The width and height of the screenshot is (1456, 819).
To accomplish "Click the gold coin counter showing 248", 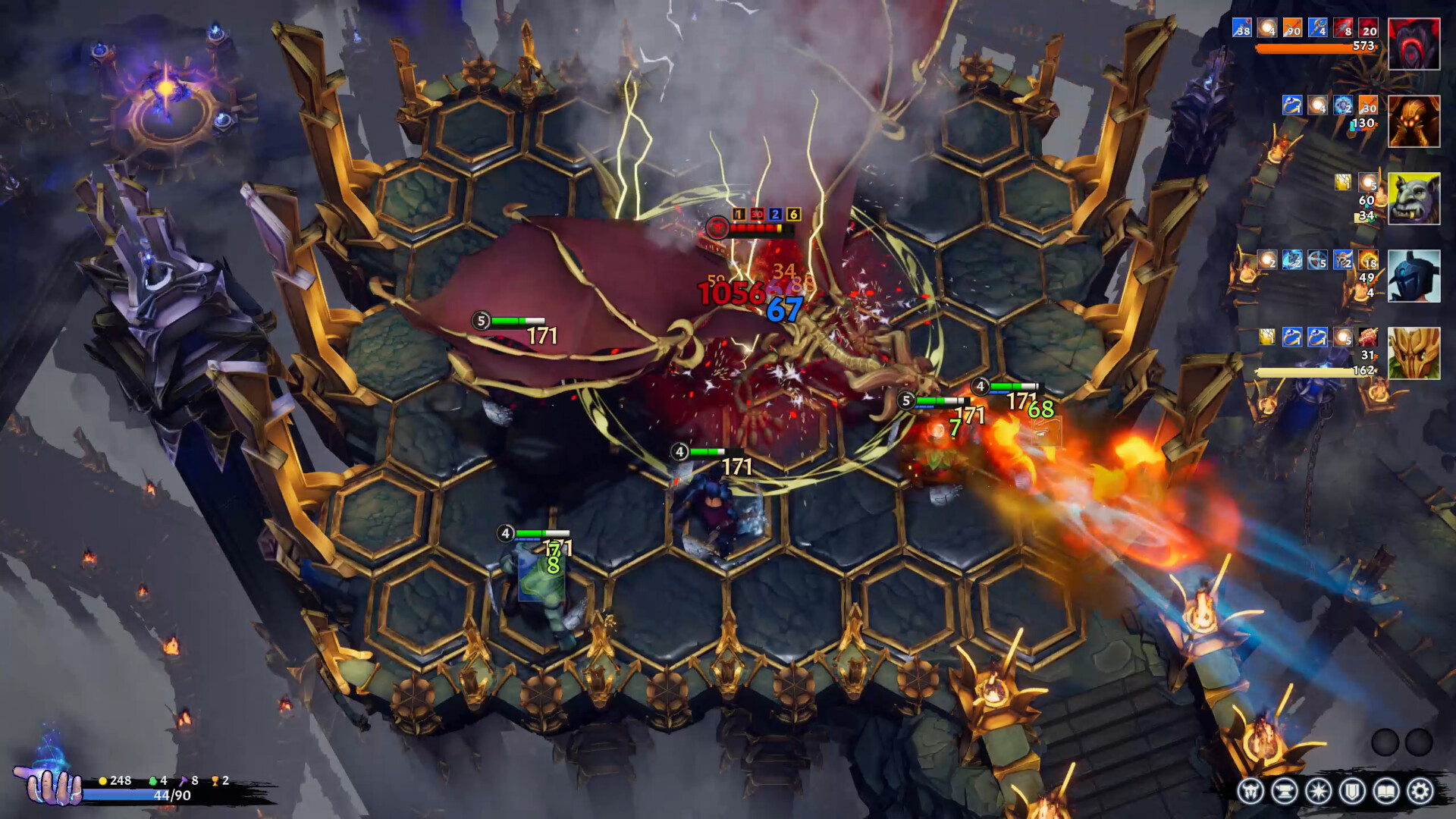I will [x=112, y=780].
